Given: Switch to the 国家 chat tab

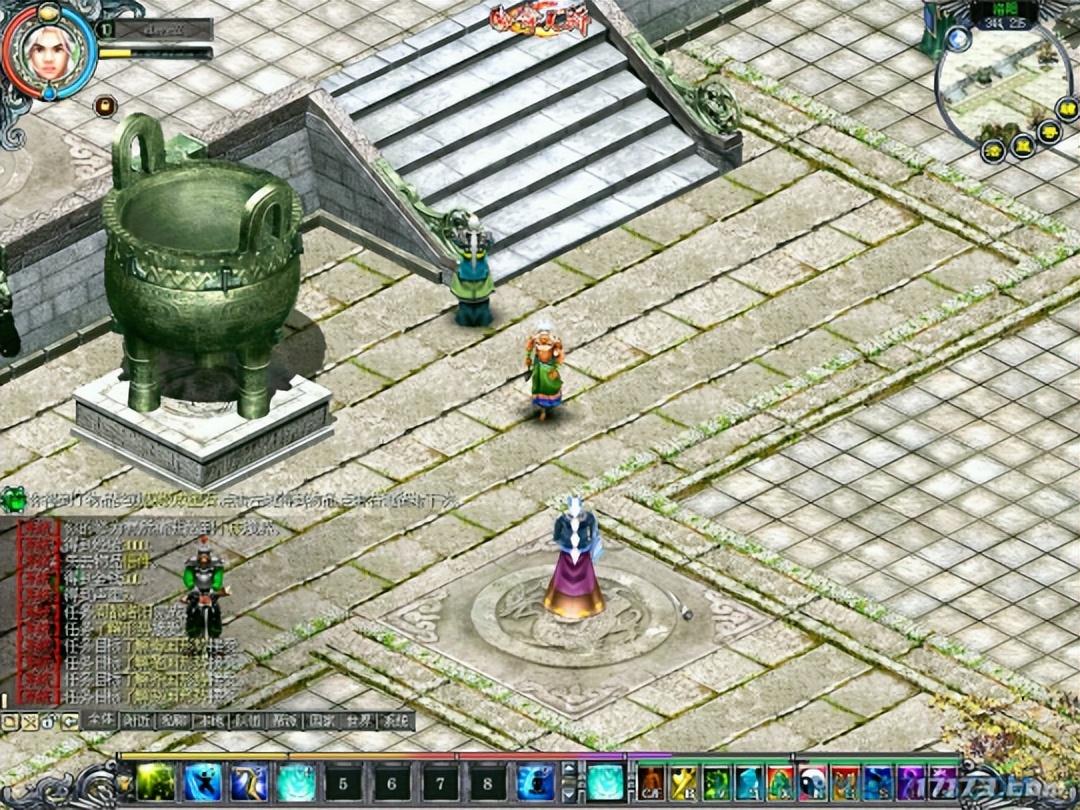Looking at the screenshot, I should coord(321,720).
